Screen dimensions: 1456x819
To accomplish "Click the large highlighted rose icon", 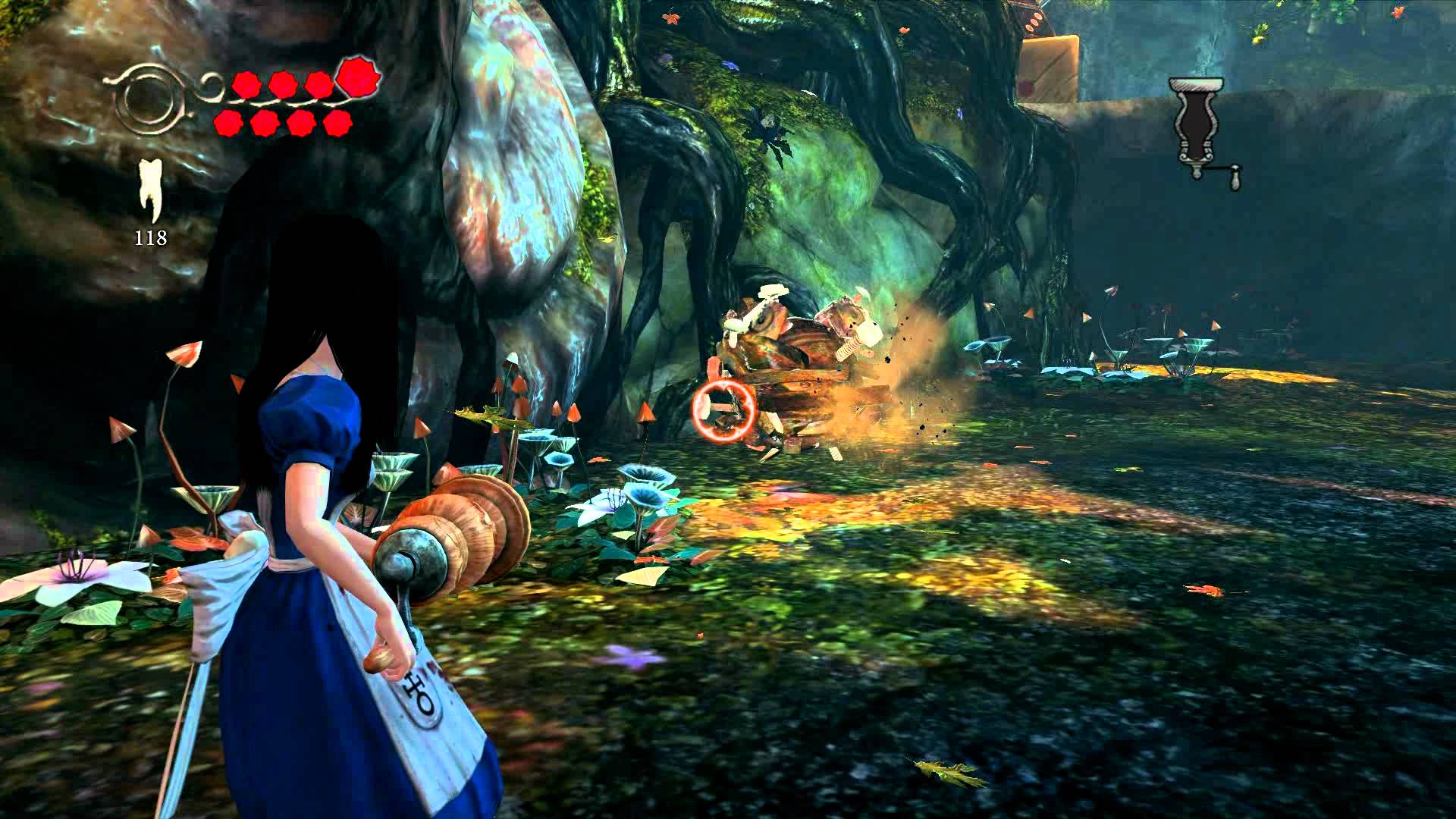I will (x=359, y=79).
